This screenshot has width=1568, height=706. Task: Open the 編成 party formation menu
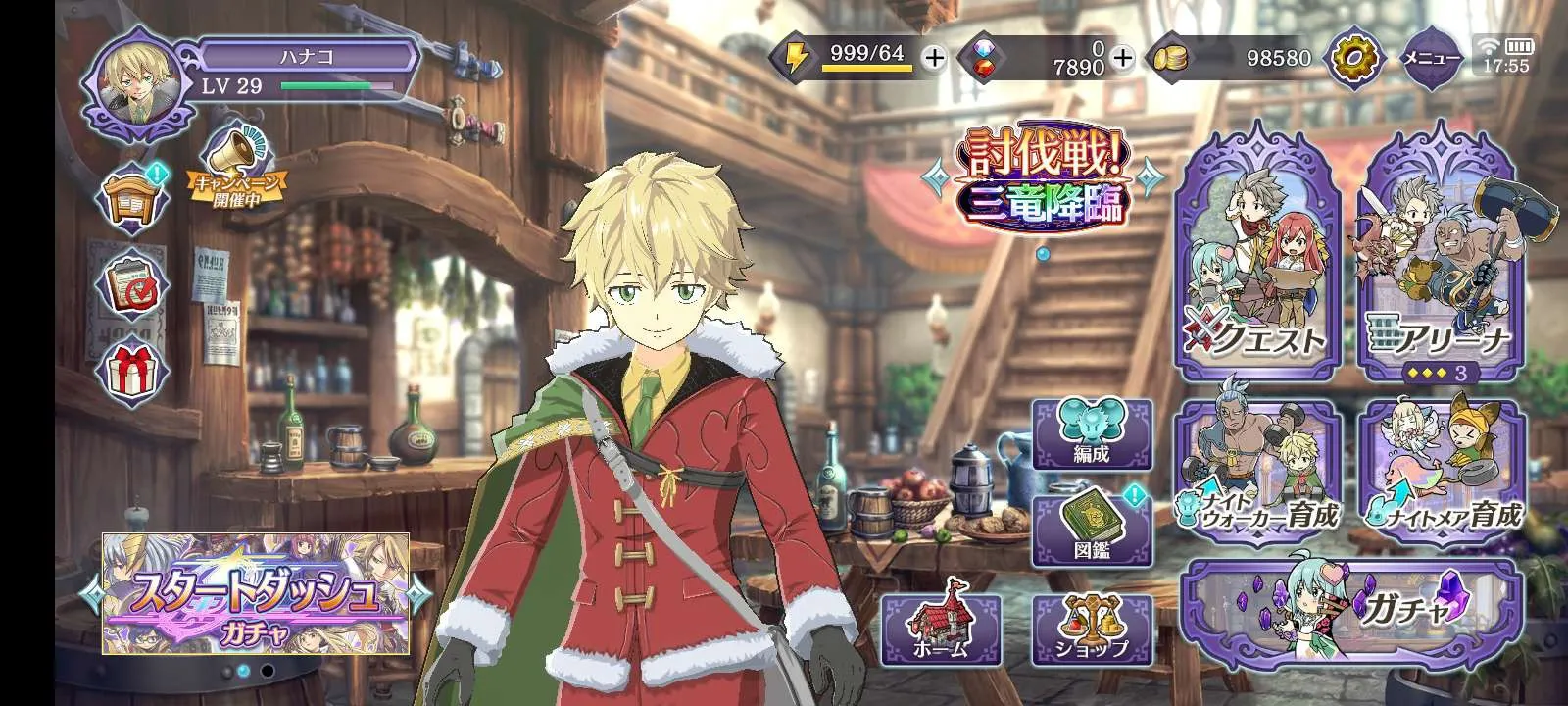click(1091, 434)
